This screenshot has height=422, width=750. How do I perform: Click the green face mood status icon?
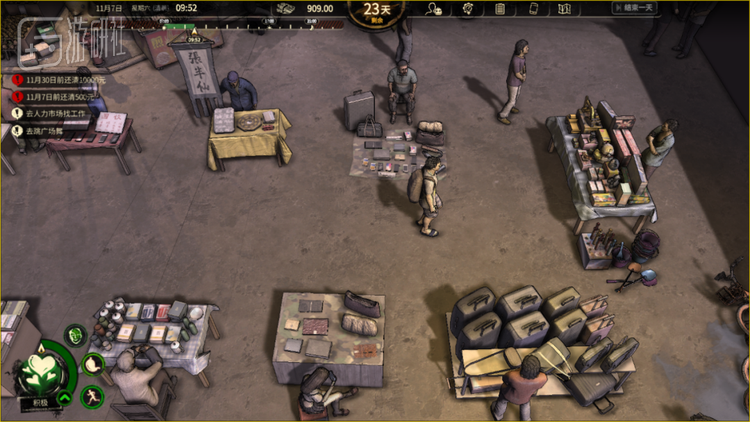pyautogui.click(x=75, y=334)
